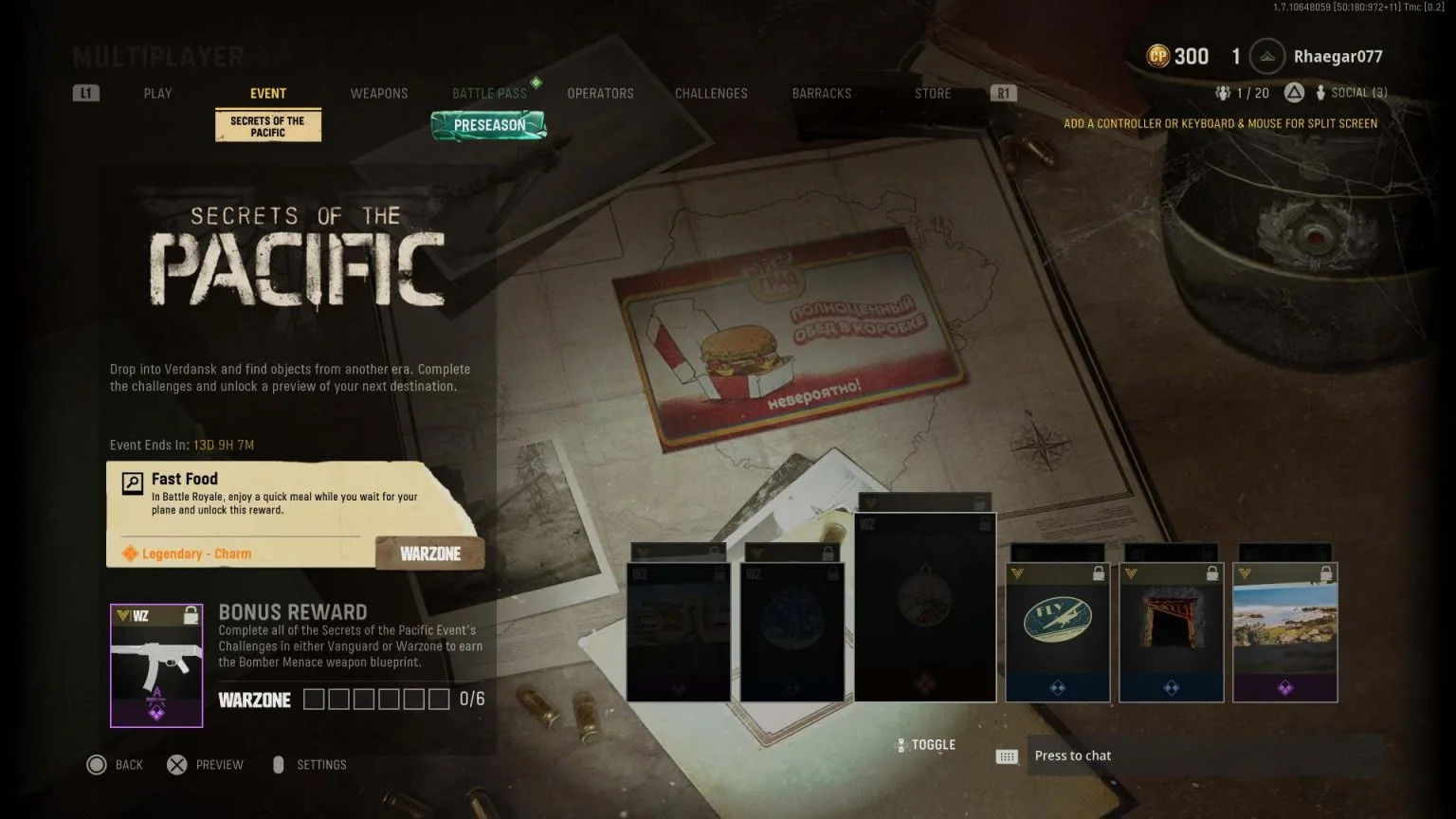1456x819 pixels.
Task: Select the Operators tab
Action: point(600,93)
